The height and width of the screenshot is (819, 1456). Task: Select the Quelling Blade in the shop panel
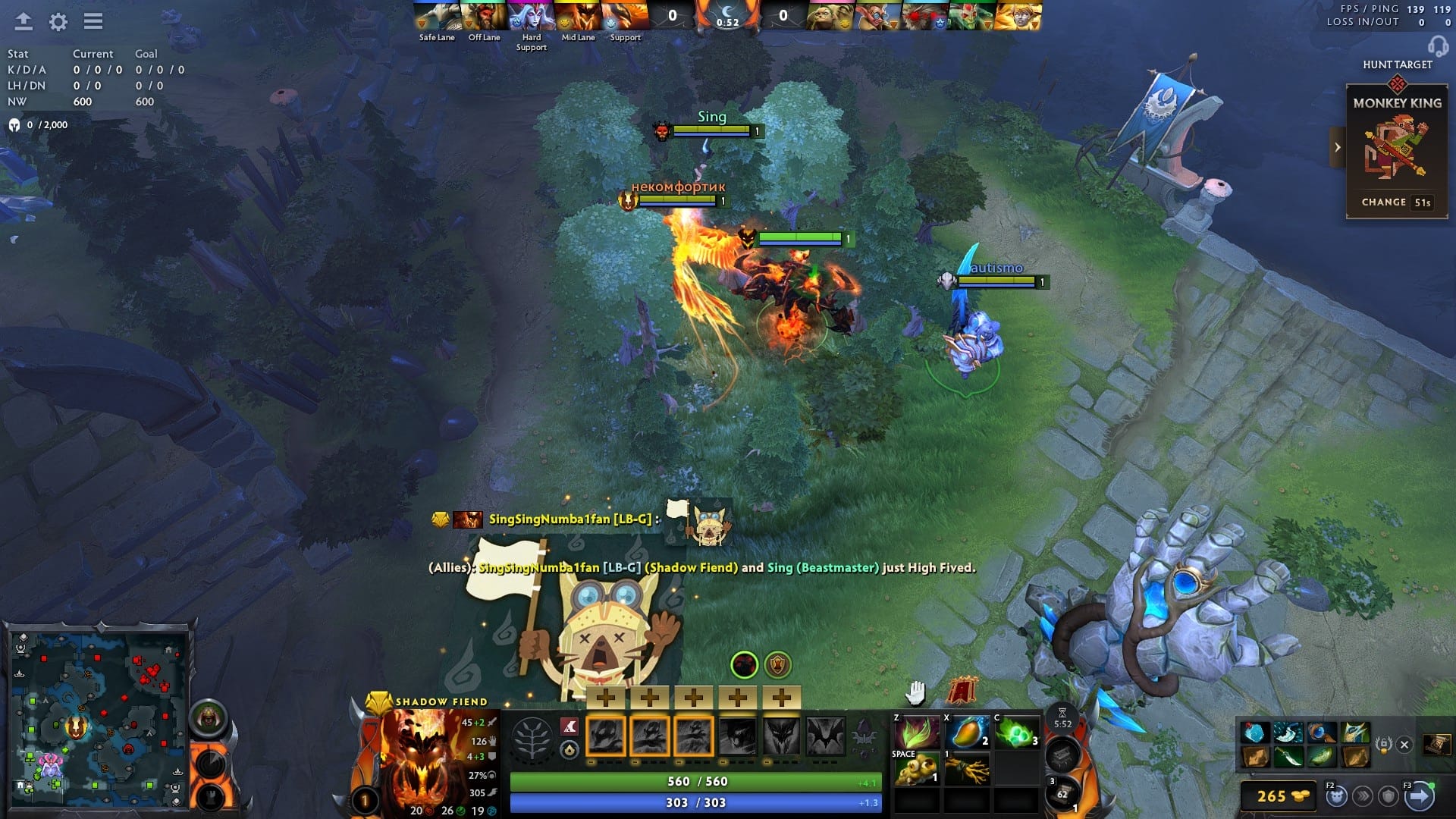click(x=1288, y=758)
